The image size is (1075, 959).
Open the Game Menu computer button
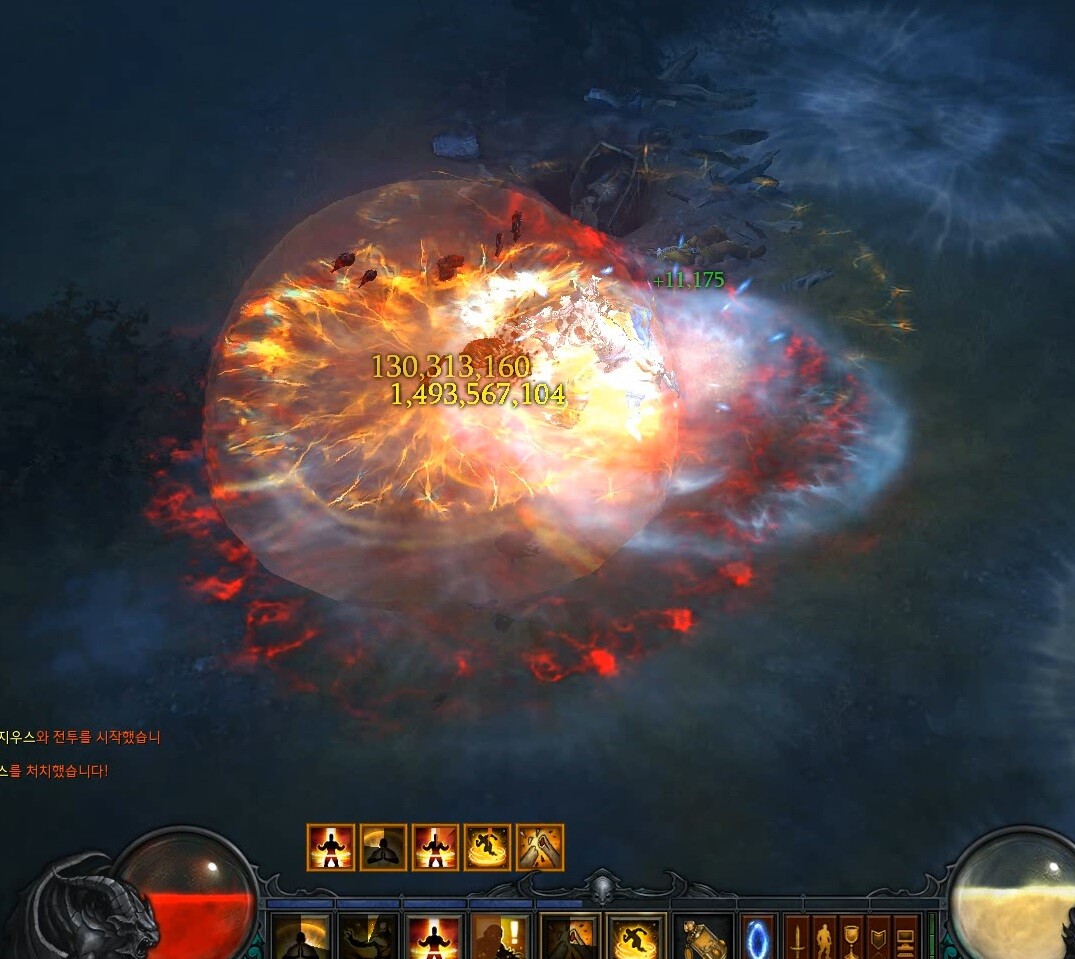tap(906, 938)
